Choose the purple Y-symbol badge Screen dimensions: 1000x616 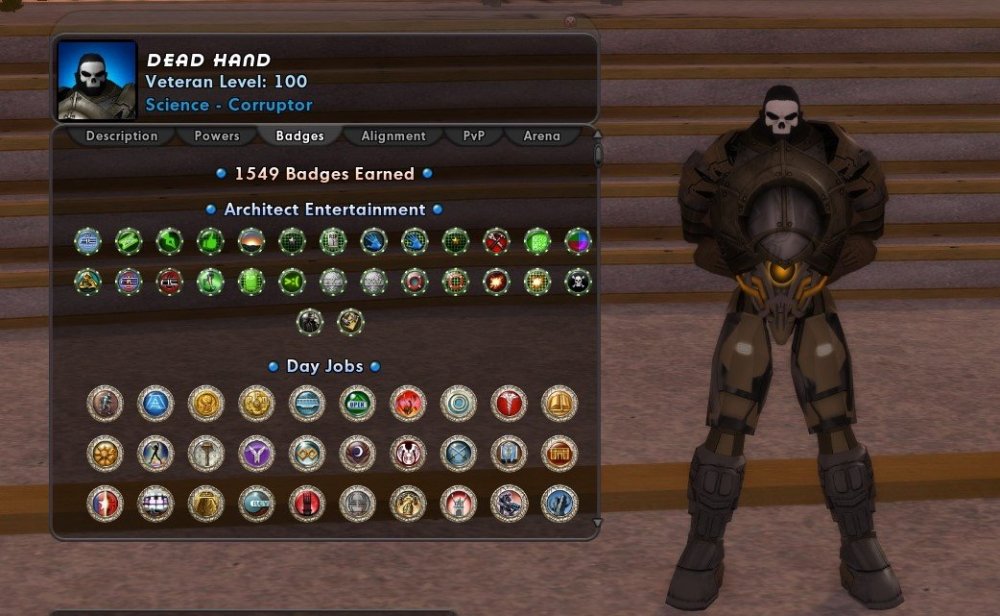tap(256, 453)
